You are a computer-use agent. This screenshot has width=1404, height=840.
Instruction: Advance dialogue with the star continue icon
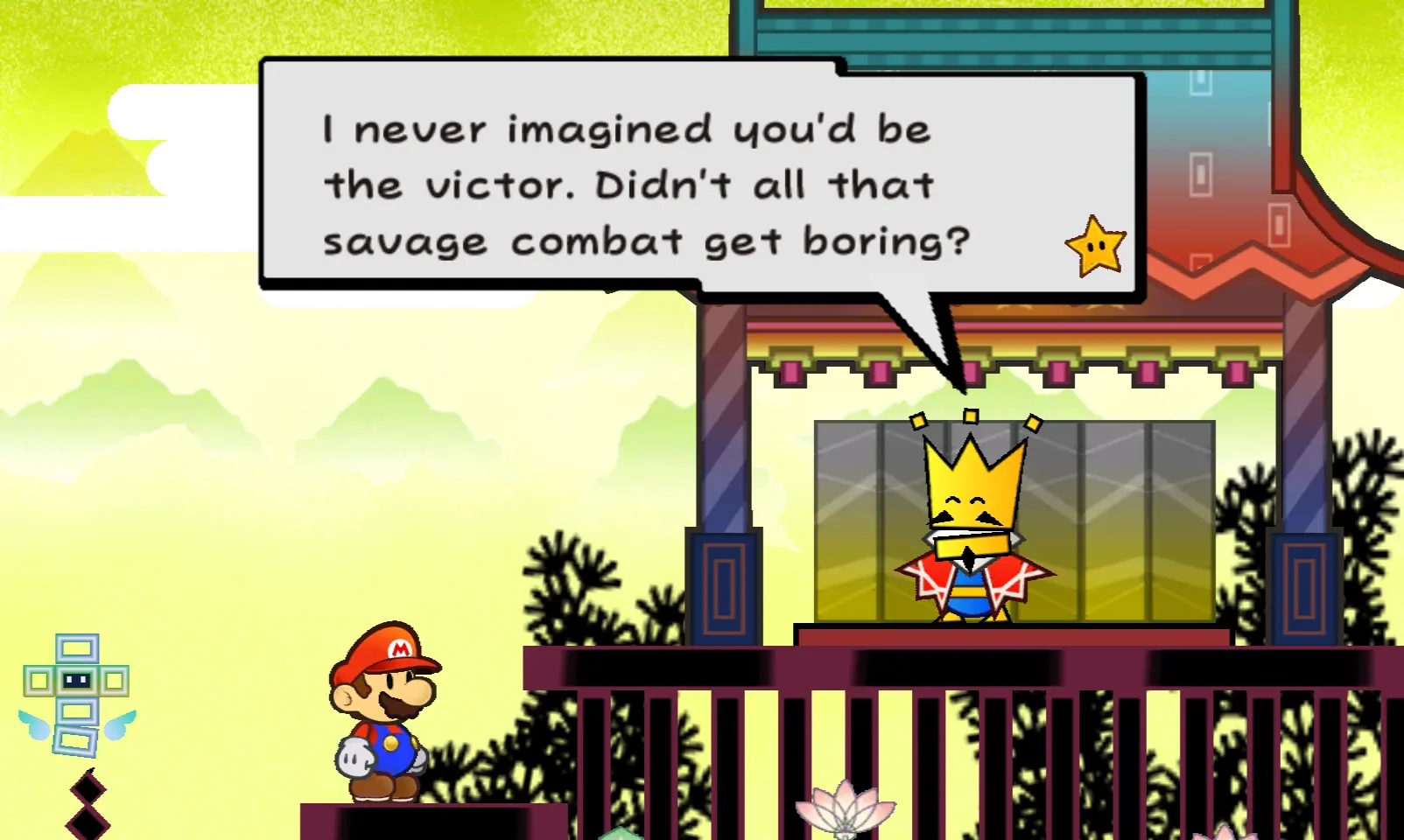coord(1095,247)
